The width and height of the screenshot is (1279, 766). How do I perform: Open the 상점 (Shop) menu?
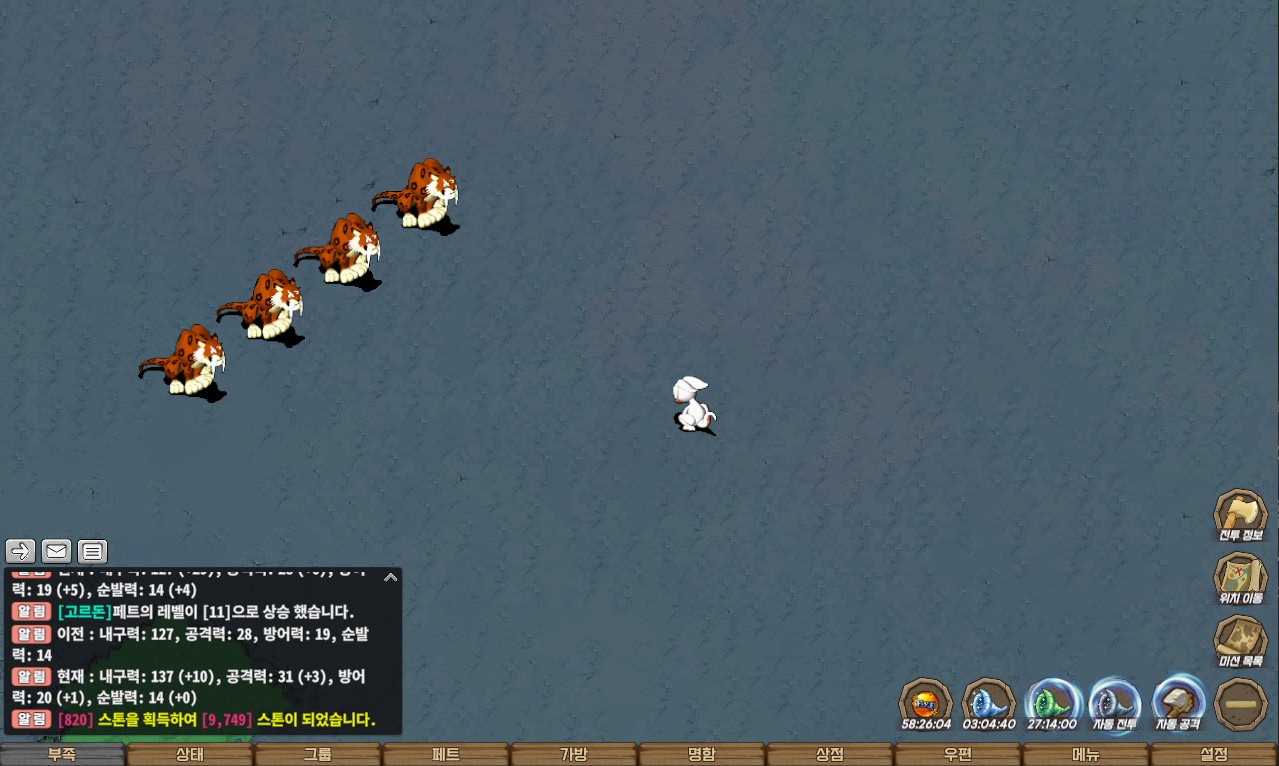coord(830,755)
